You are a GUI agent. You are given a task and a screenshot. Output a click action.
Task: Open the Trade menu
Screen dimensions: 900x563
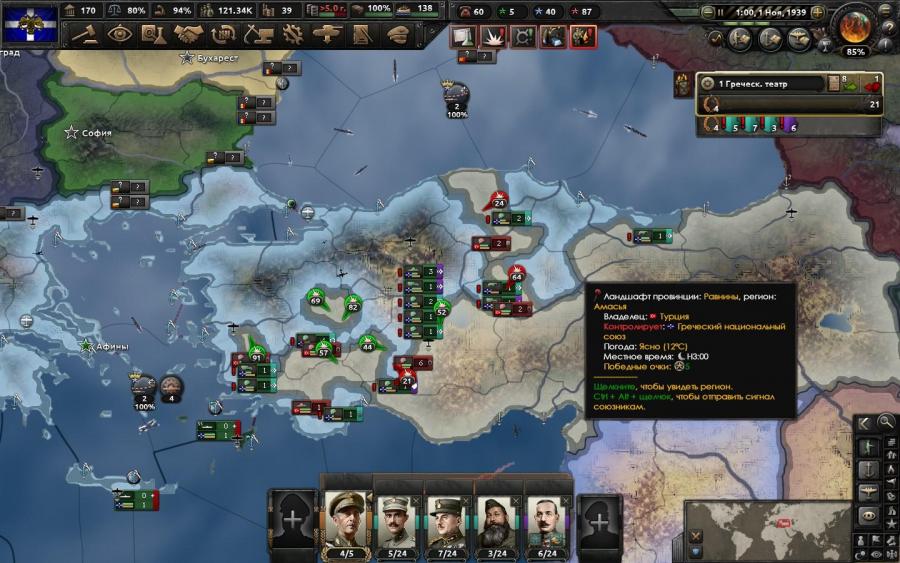[x=223, y=34]
